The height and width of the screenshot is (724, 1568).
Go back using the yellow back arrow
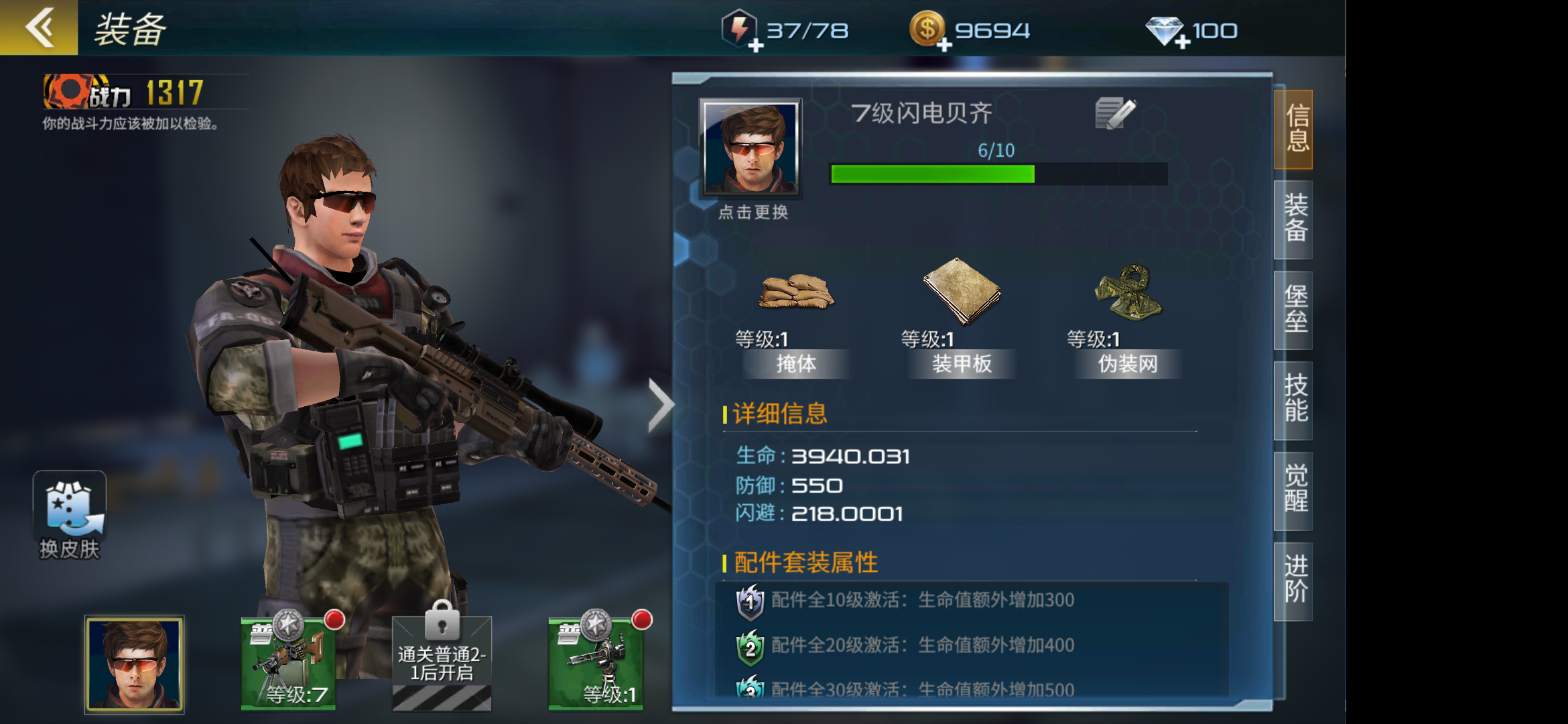point(40,28)
